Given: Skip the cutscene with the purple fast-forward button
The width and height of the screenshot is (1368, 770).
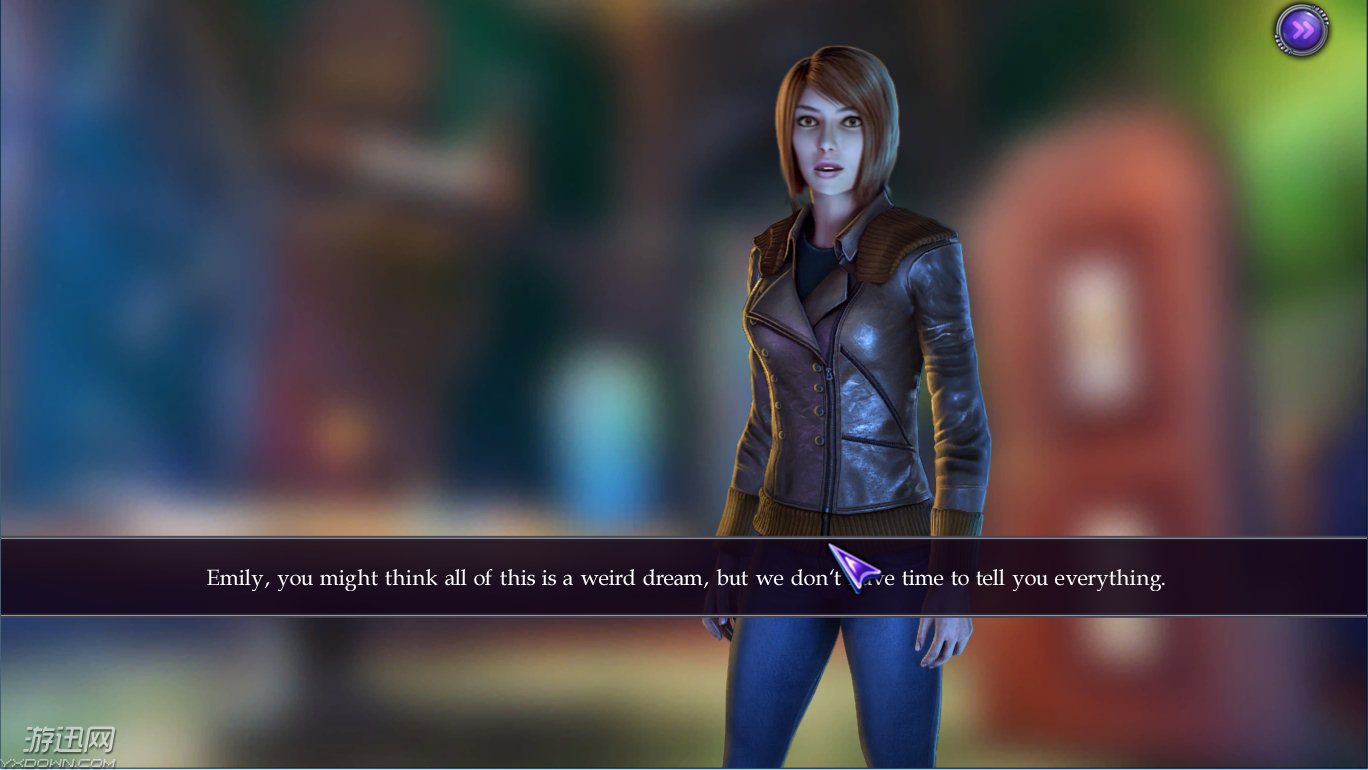Looking at the screenshot, I should click(1301, 30).
